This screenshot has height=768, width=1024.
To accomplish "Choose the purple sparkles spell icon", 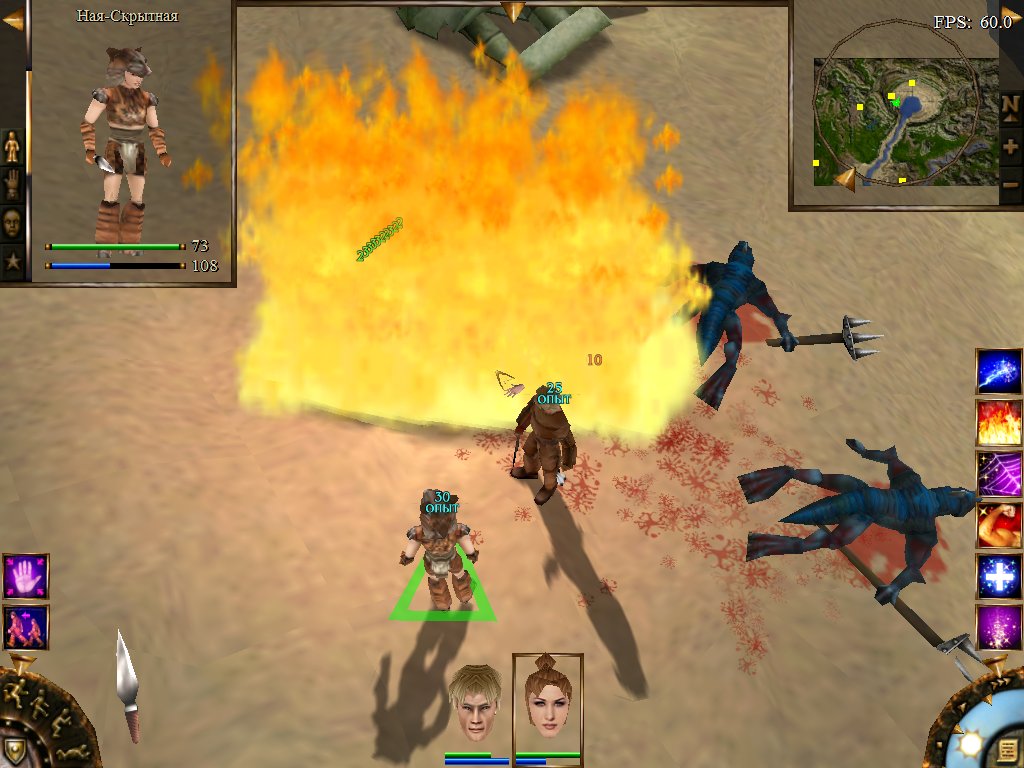I will click(998, 628).
